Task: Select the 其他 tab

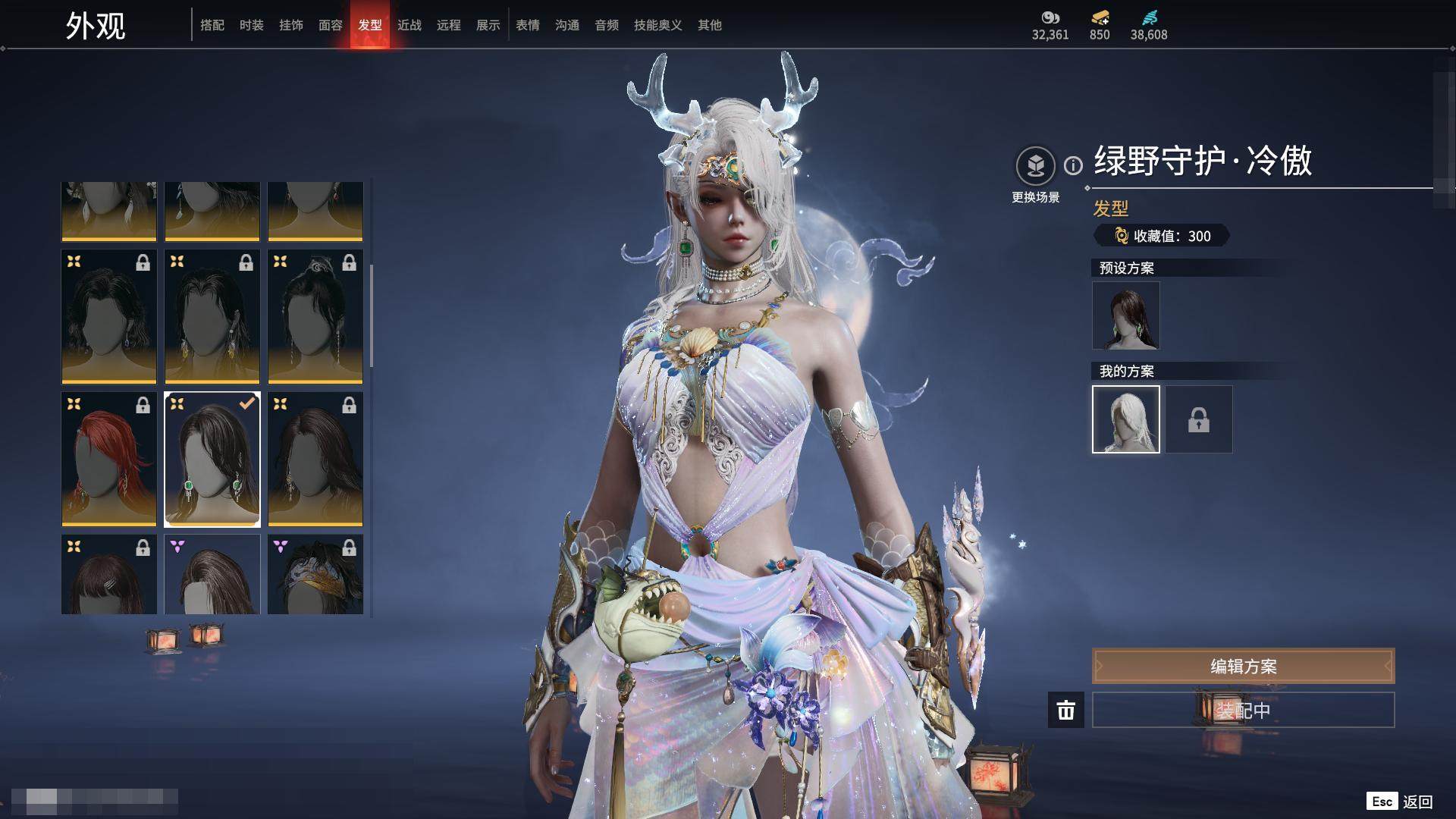Action: click(x=710, y=25)
